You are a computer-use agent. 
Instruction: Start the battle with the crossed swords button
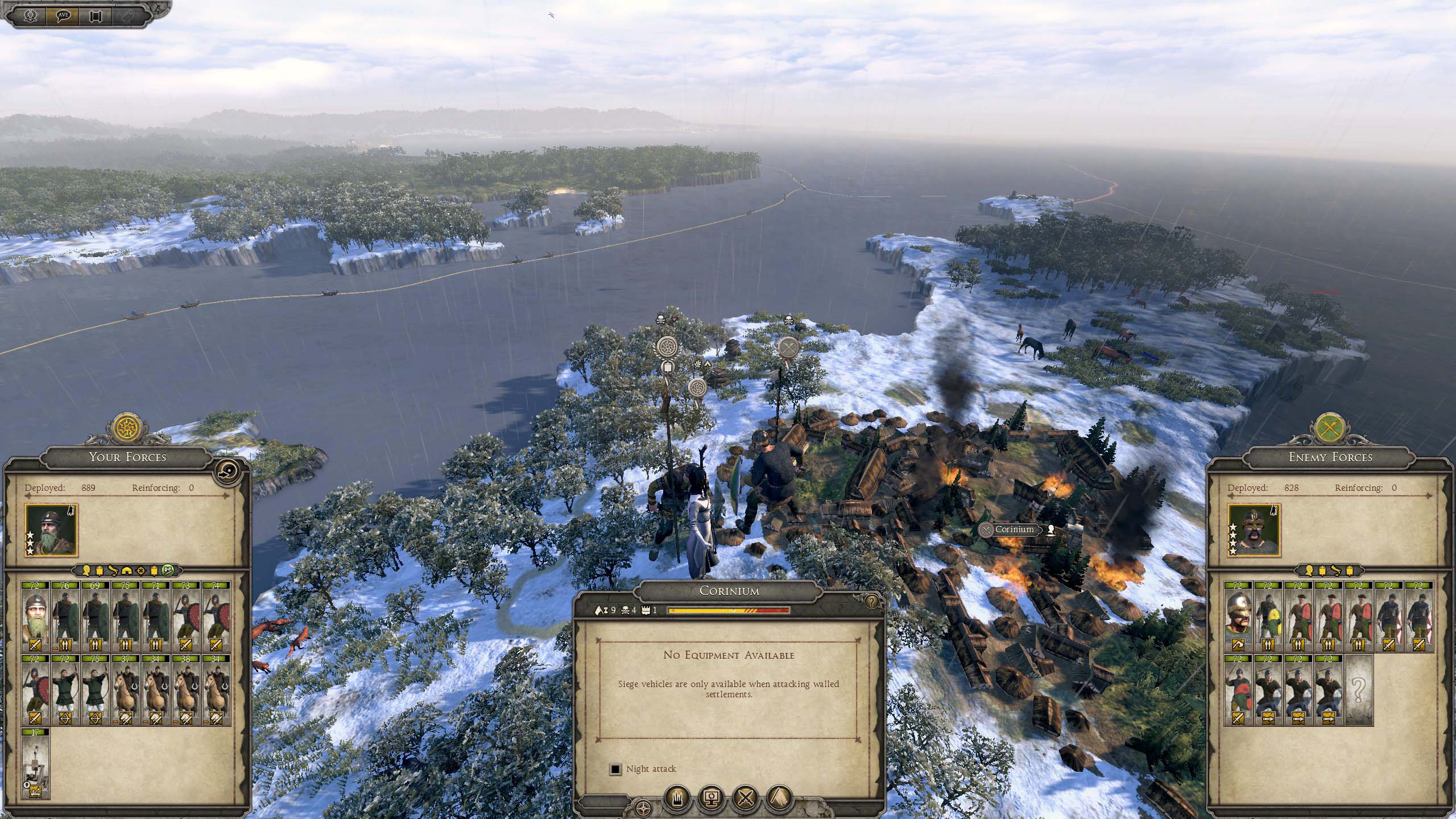tap(745, 799)
